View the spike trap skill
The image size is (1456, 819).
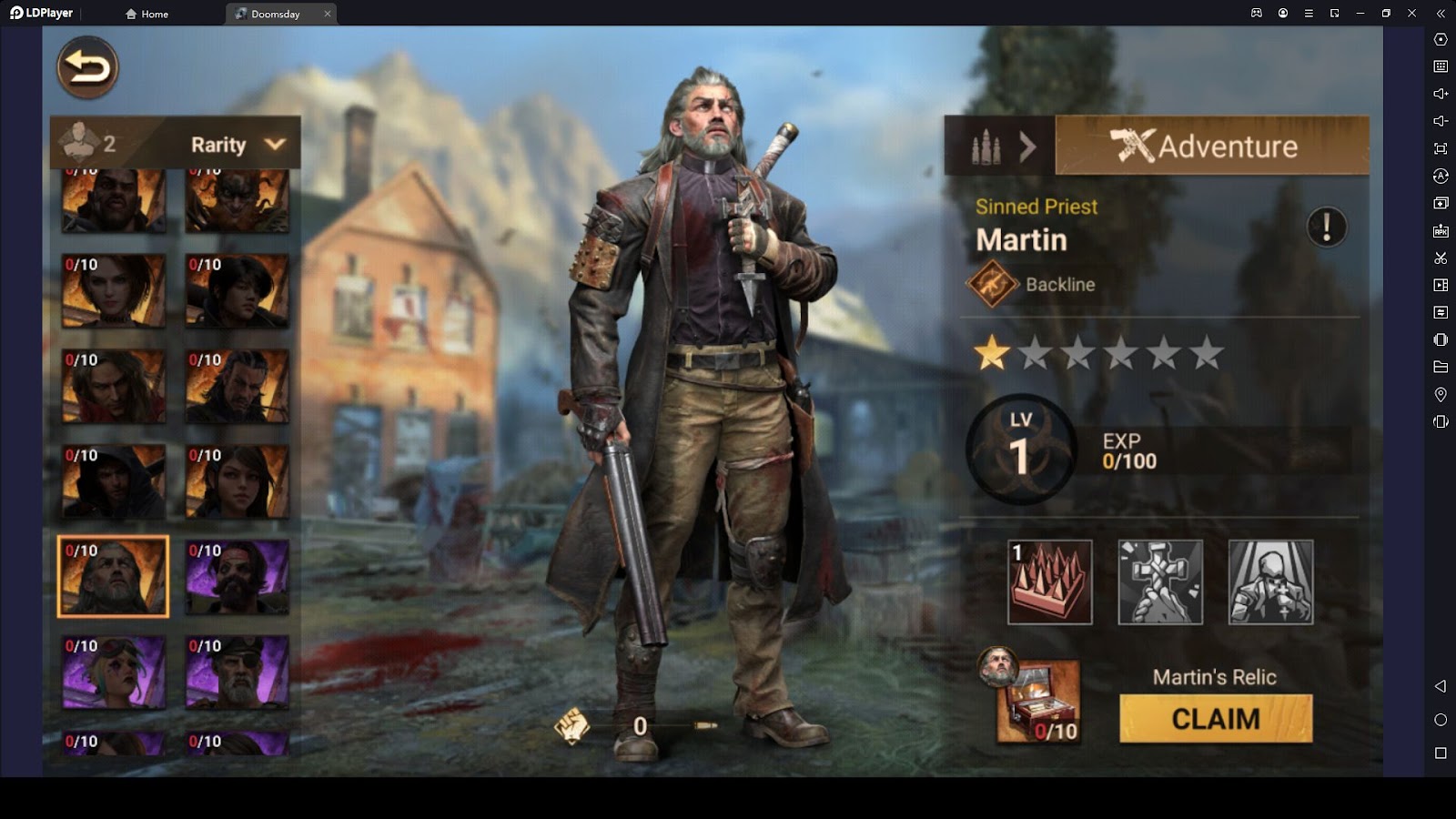[x=1049, y=582]
